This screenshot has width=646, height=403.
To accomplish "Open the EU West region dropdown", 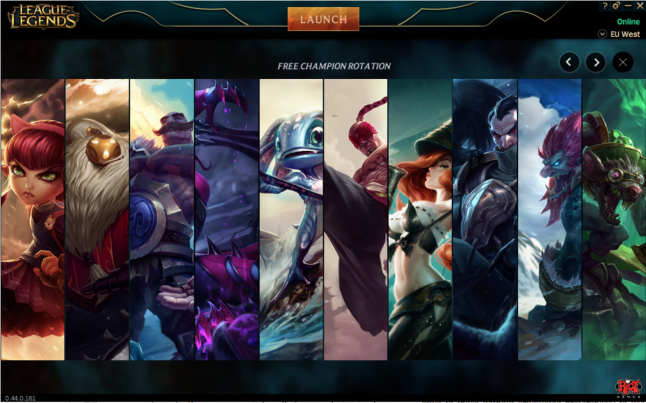I will pyautogui.click(x=603, y=34).
